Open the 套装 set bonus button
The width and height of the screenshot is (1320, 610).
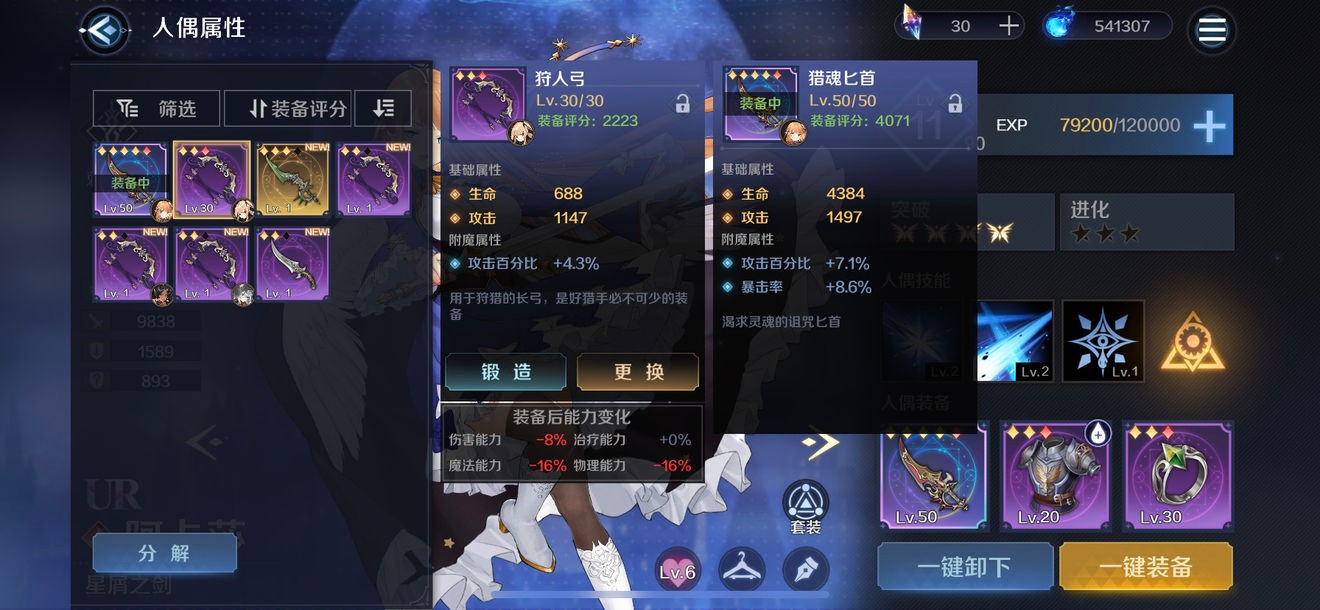click(805, 508)
